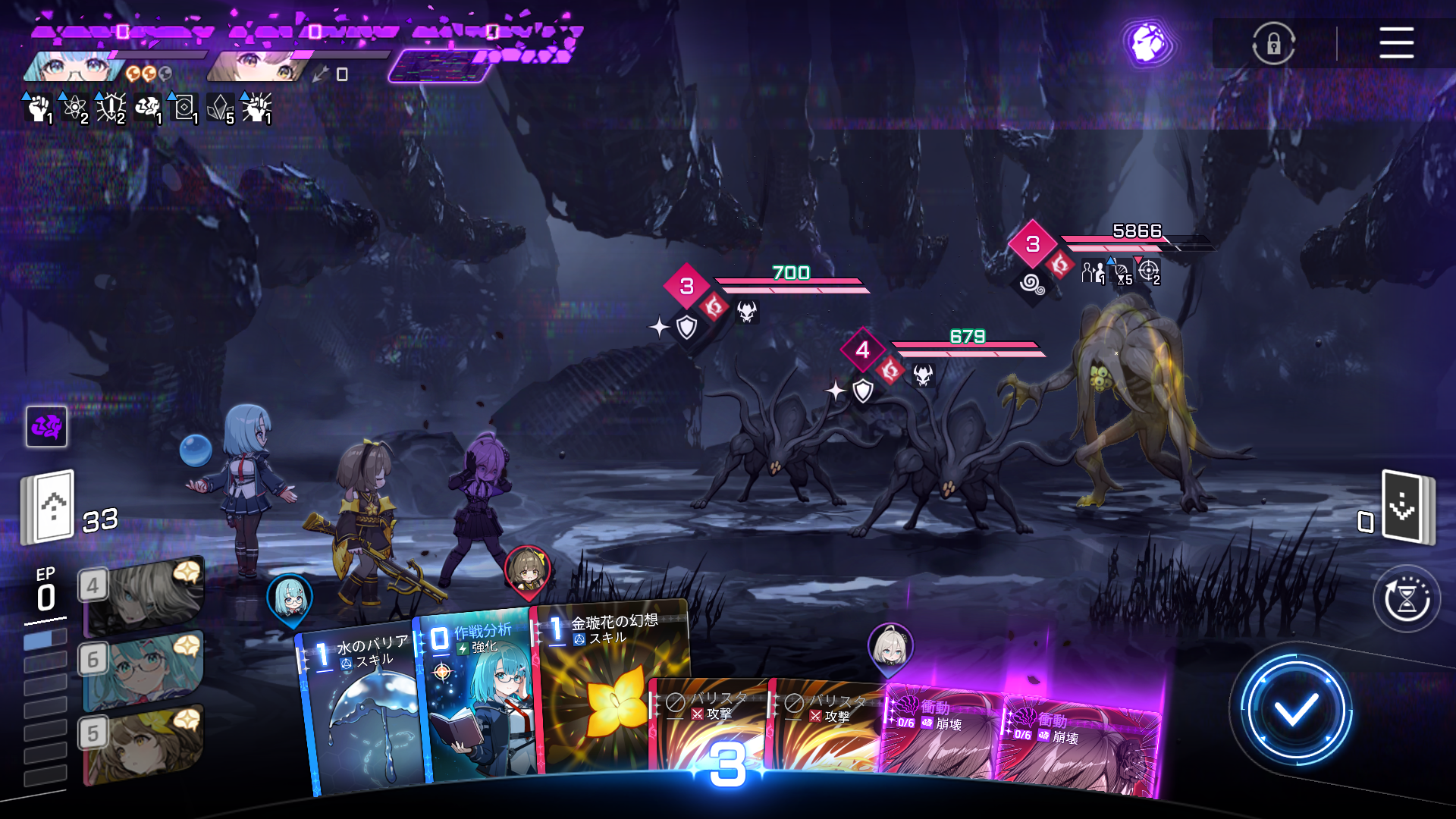Target the 700 HP tentacle enemy marker

click(x=687, y=287)
